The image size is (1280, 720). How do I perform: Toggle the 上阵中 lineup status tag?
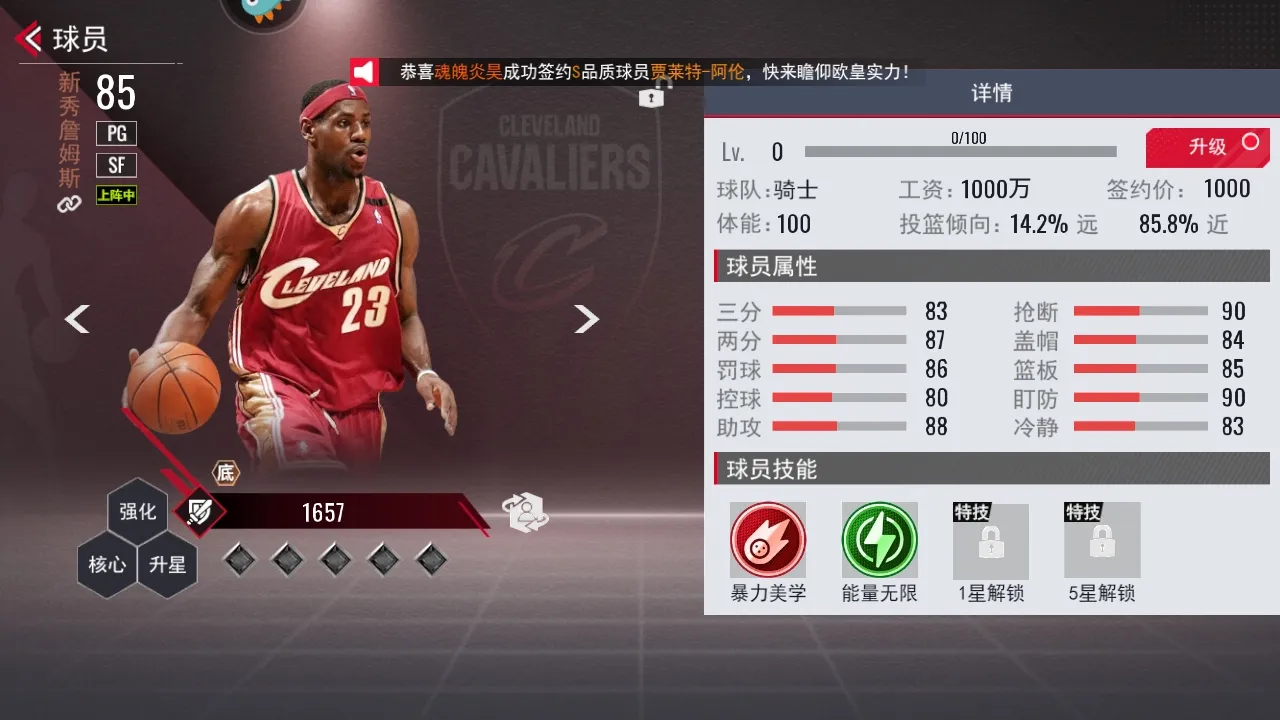tap(115, 196)
